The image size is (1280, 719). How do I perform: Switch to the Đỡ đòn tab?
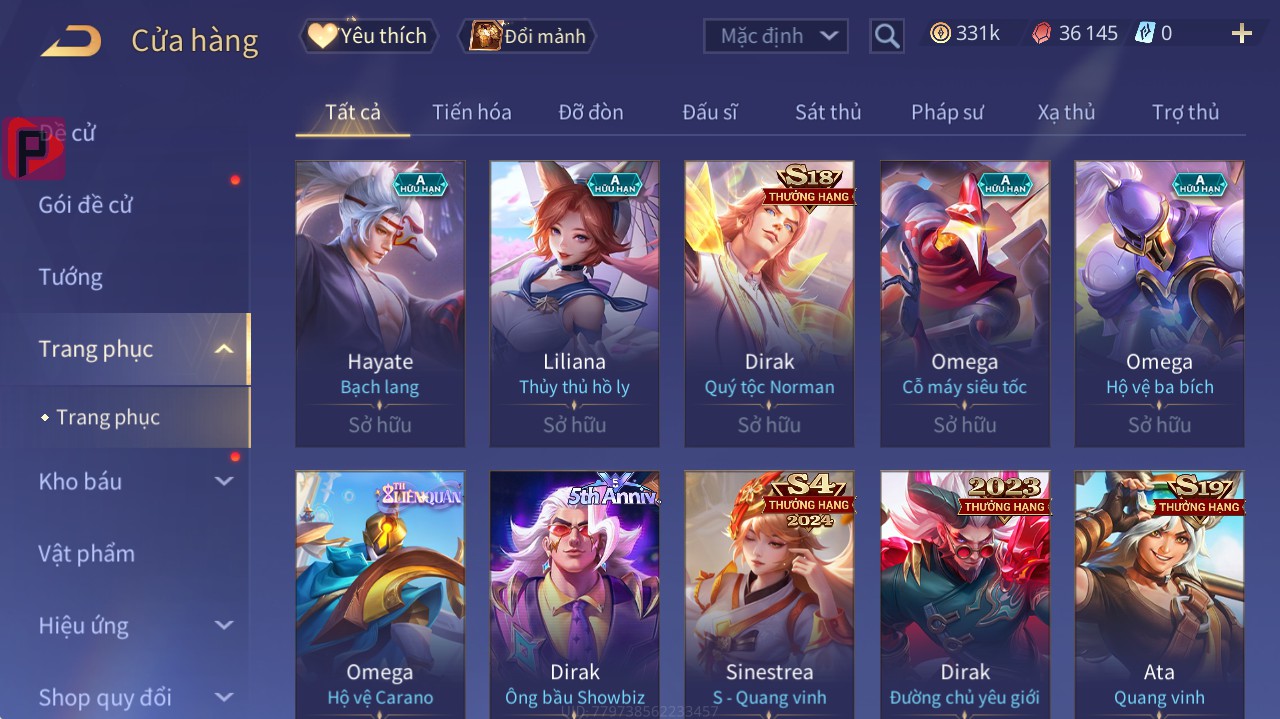pos(590,112)
